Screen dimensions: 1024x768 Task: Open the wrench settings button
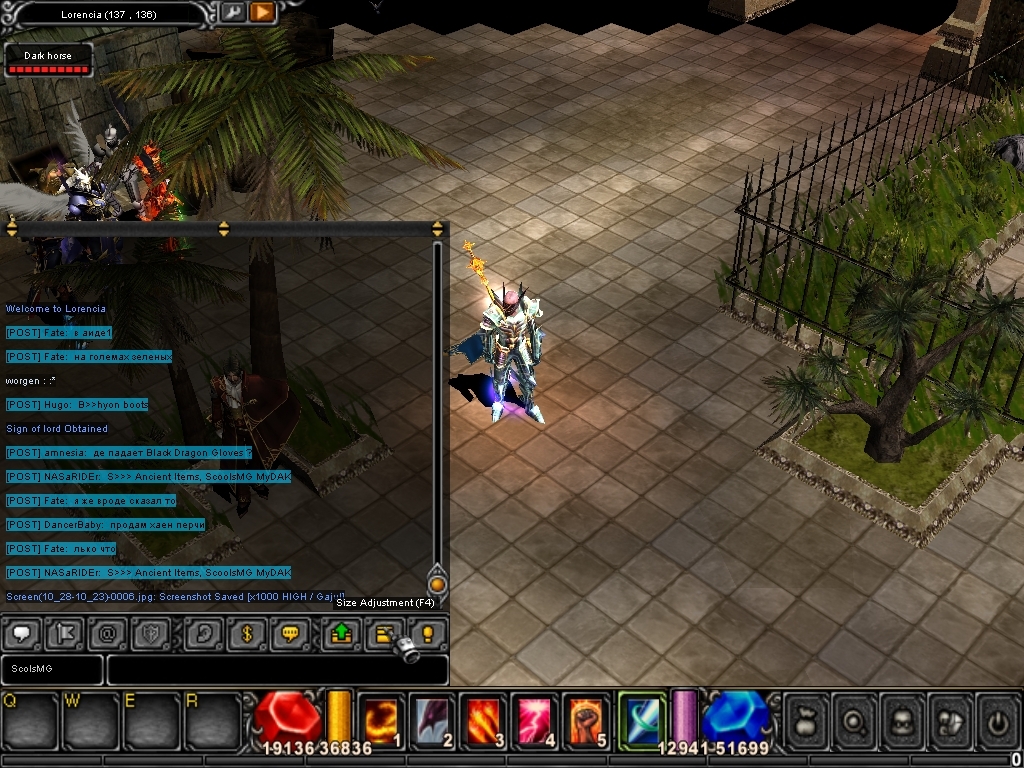pos(231,12)
